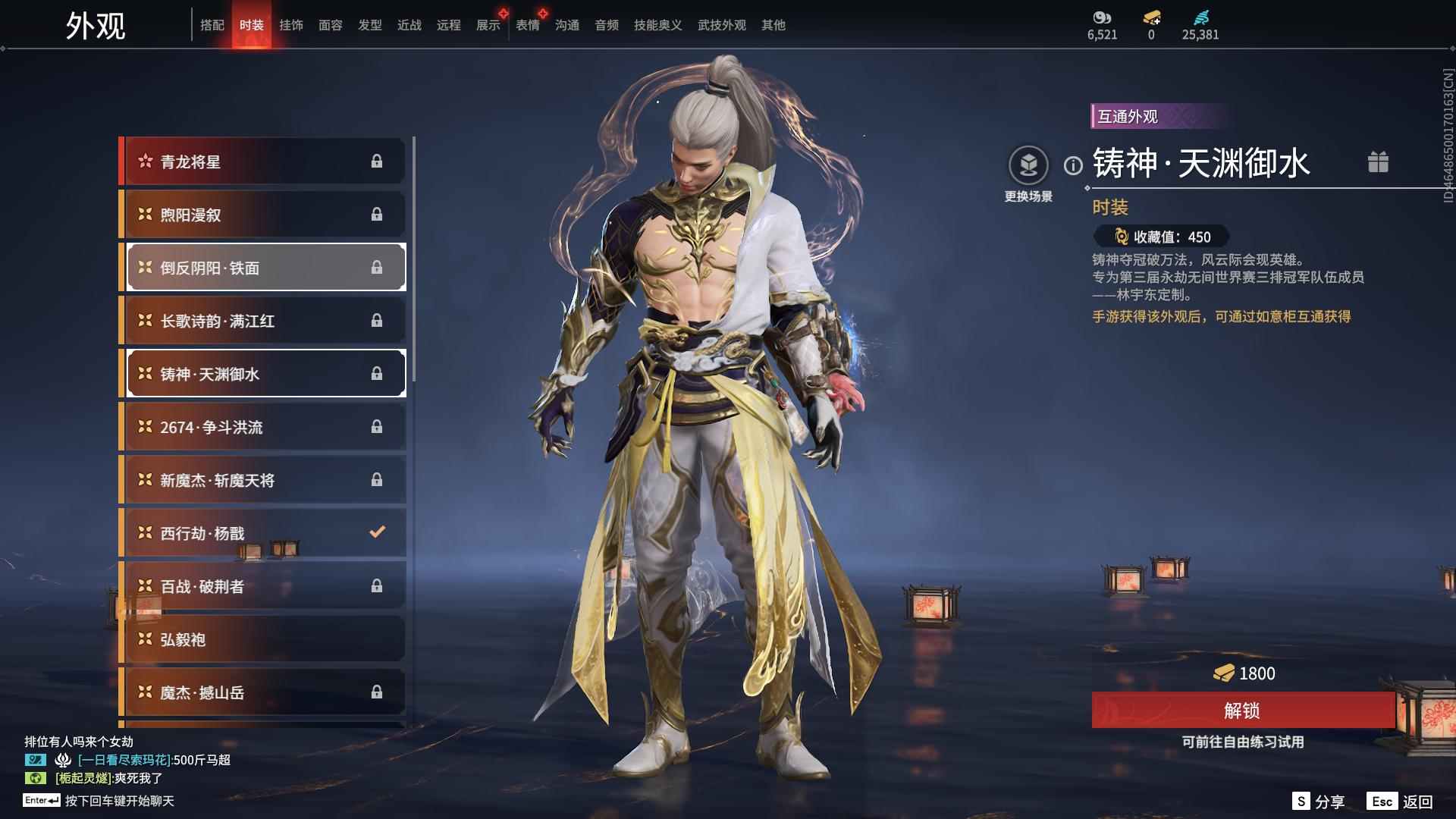The image size is (1456, 819).
Task: Open the 近战 weapon tab
Action: click(409, 25)
